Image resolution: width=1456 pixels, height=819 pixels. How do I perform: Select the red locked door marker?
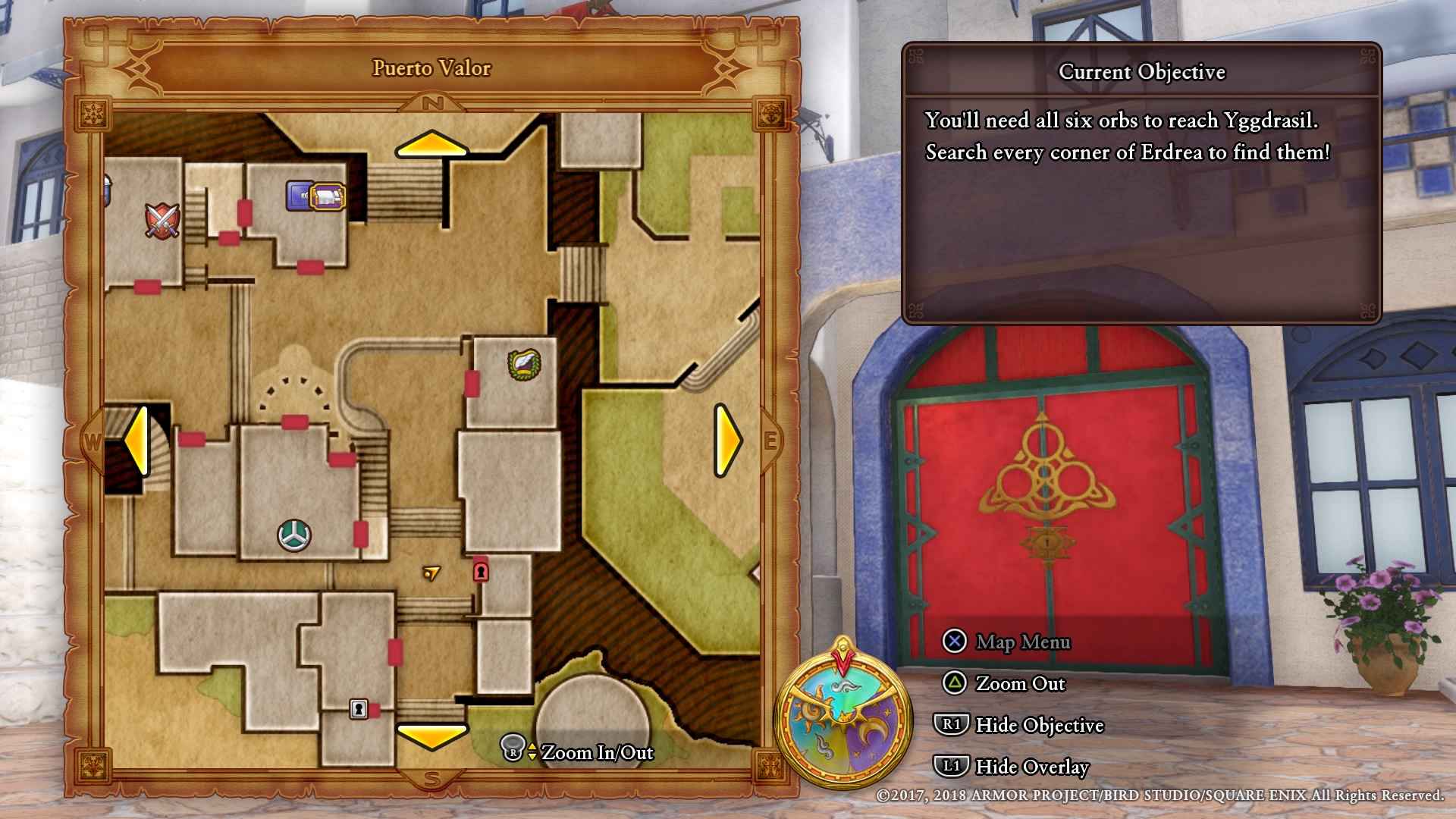click(x=481, y=570)
